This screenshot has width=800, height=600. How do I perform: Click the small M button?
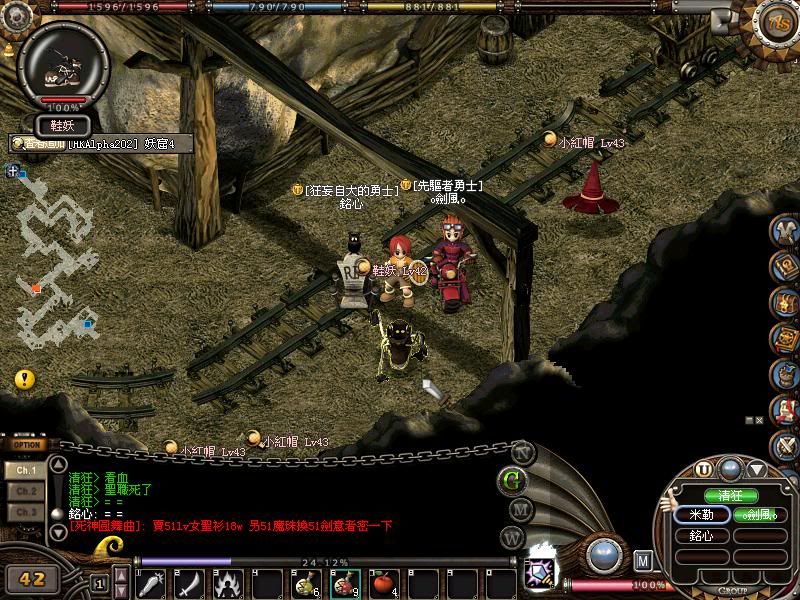click(643, 561)
